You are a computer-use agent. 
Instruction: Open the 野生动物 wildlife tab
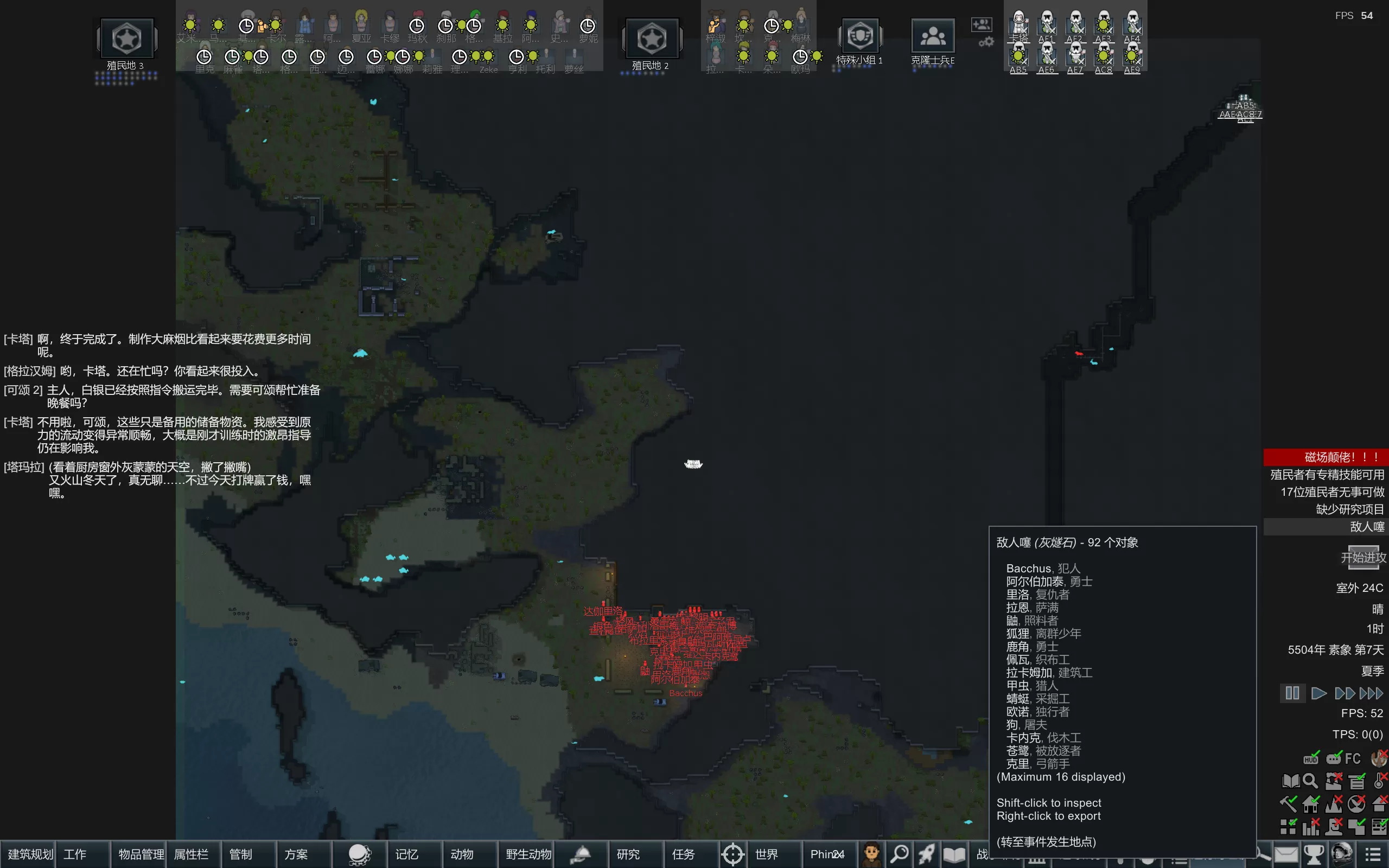tap(528, 854)
